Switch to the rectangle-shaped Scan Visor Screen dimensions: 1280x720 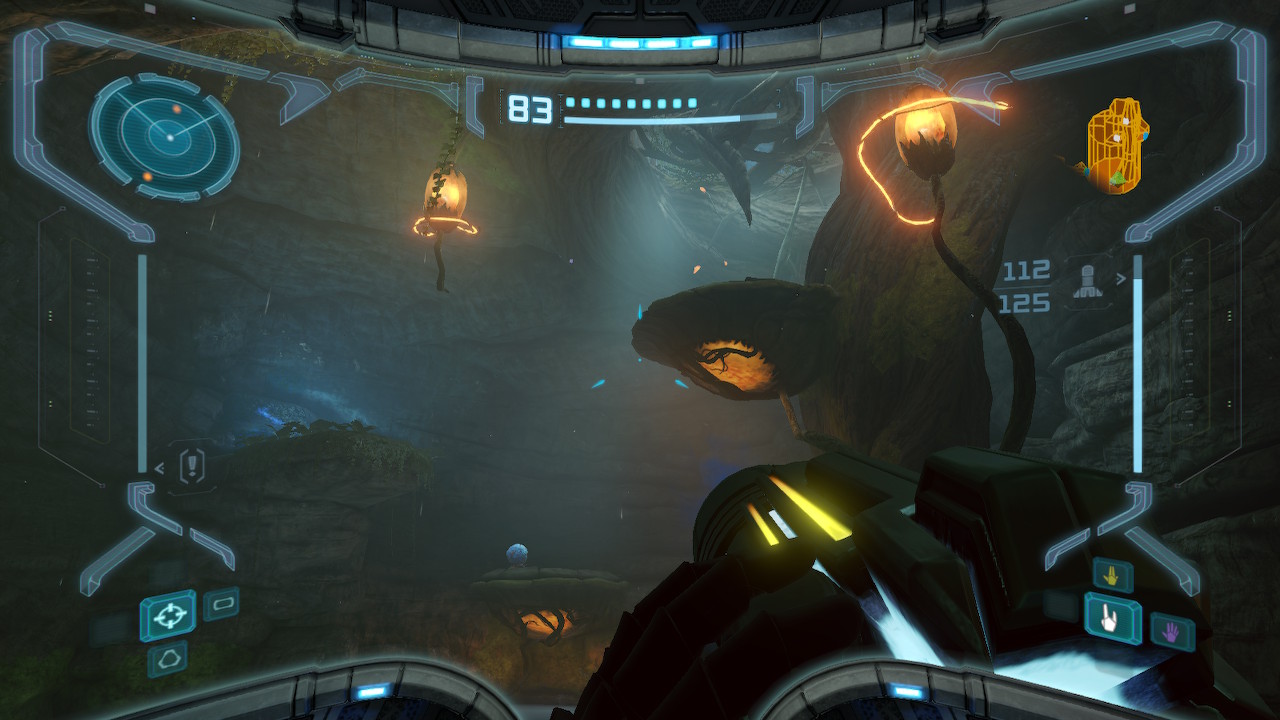pyautogui.click(x=221, y=604)
